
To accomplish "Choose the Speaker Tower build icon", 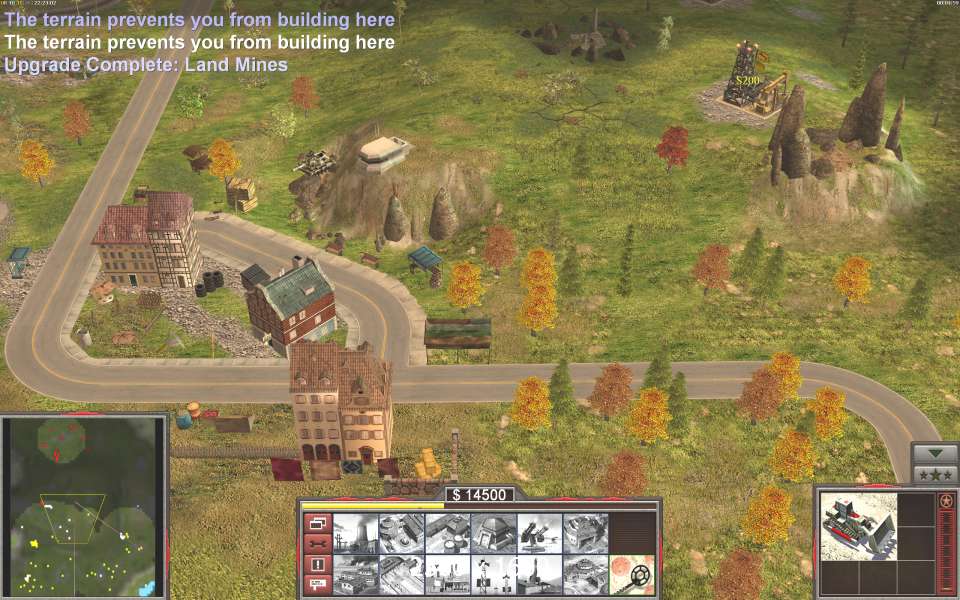I will coord(493,574).
